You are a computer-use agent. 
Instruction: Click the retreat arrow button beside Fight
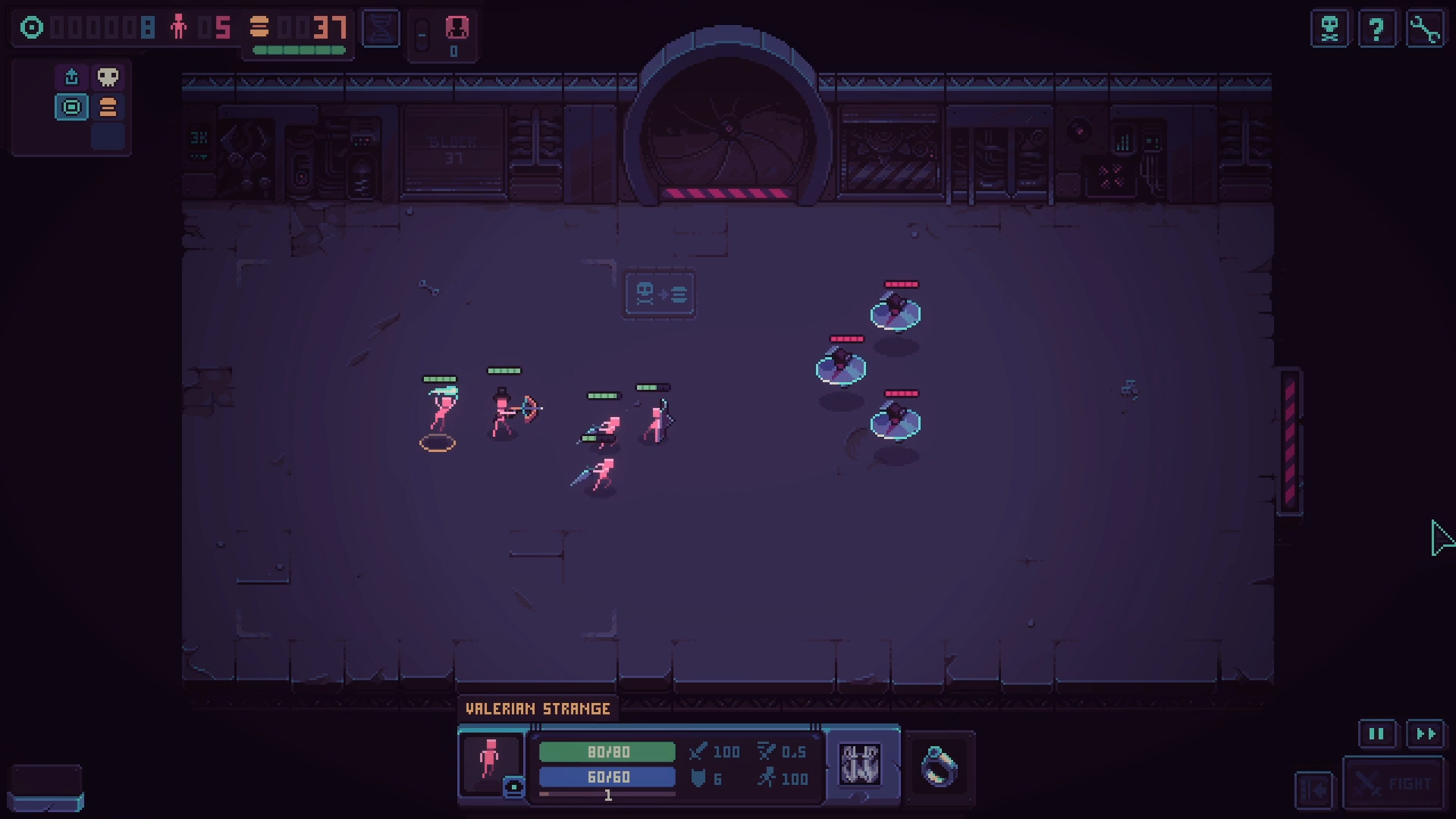1314,789
